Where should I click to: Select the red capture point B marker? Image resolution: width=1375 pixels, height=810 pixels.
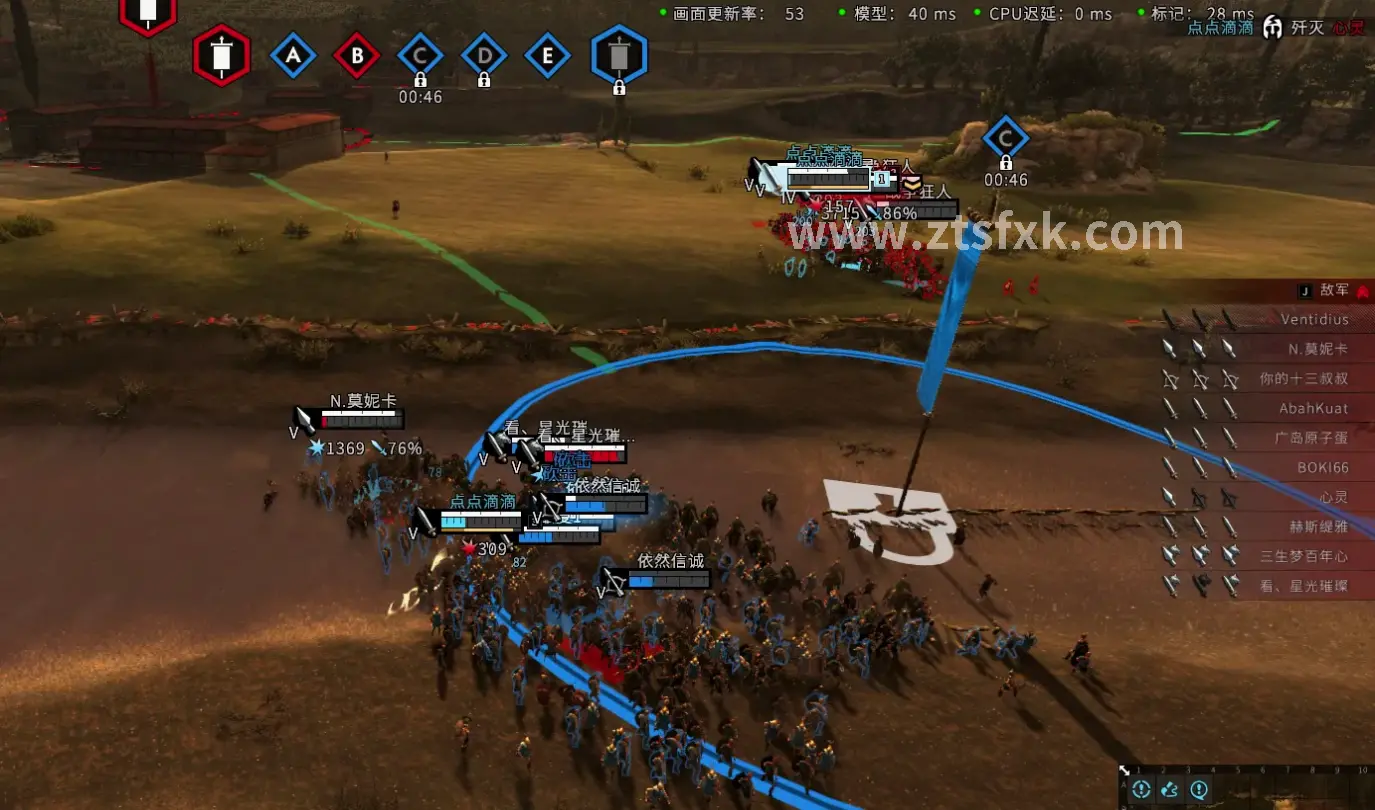coord(357,57)
